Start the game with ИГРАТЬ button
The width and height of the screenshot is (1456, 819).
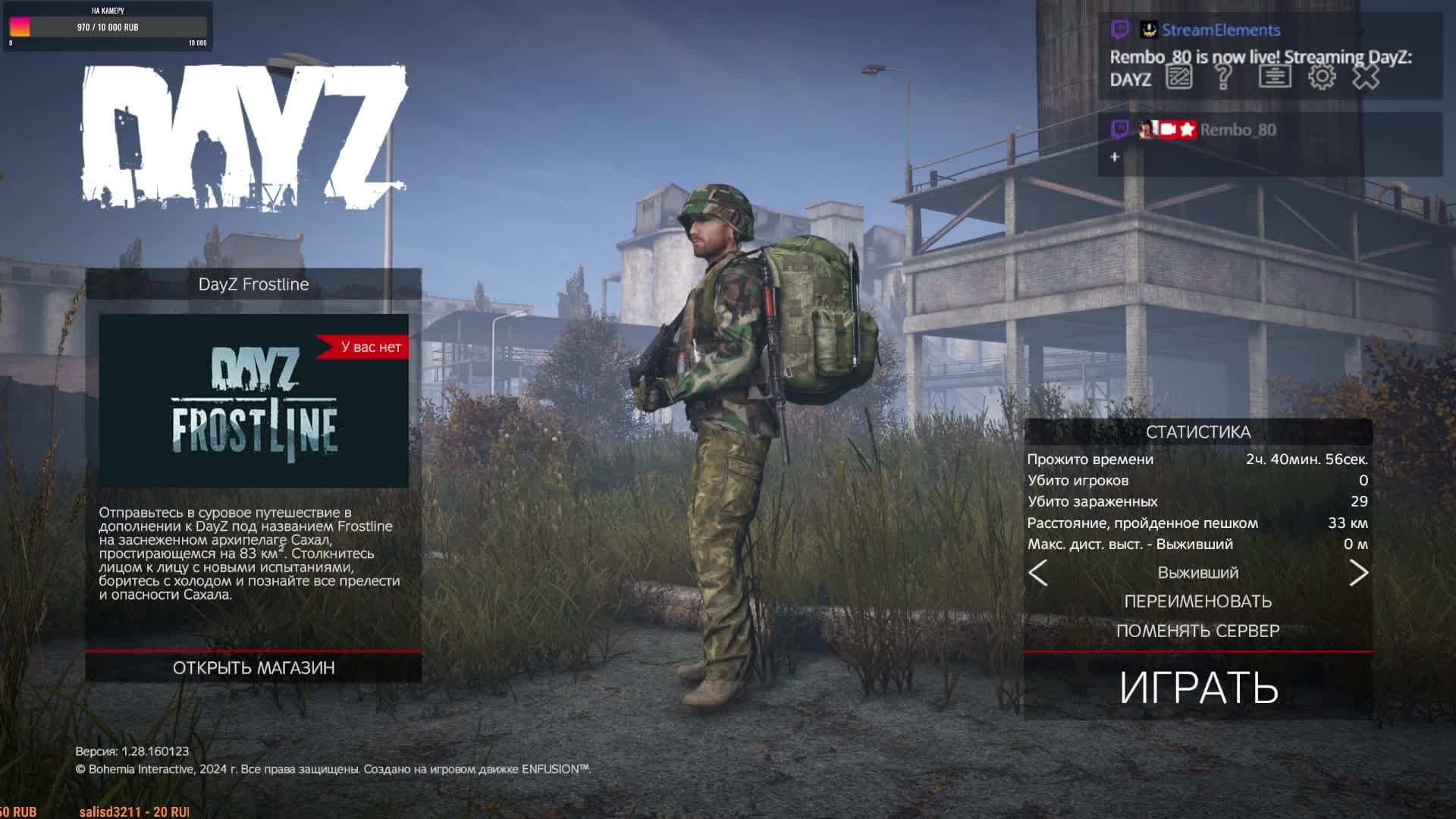pyautogui.click(x=1198, y=687)
